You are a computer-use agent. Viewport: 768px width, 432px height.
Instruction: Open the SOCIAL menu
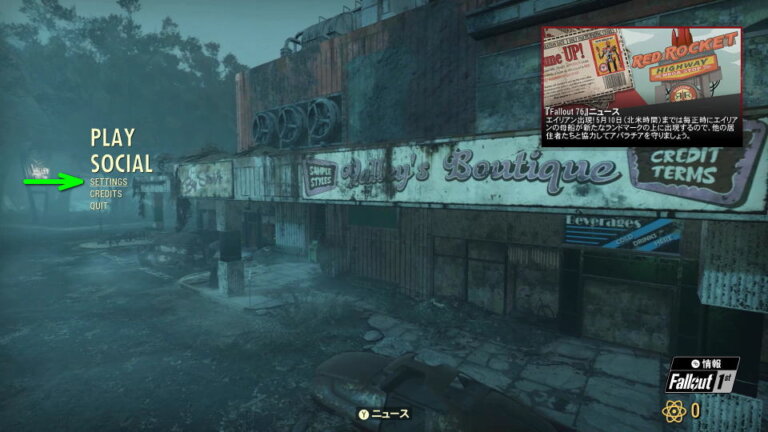pyautogui.click(x=121, y=163)
